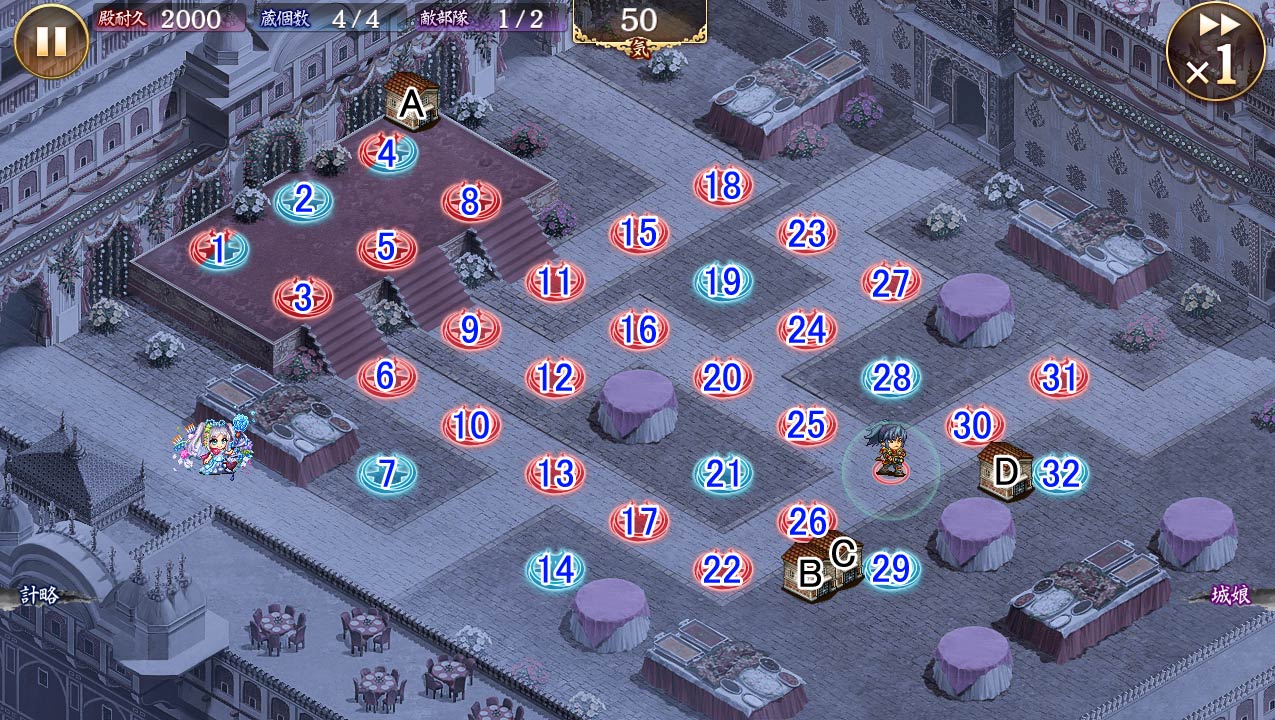Select red tile number 16
This screenshot has width=1275, height=720.
[x=639, y=330]
